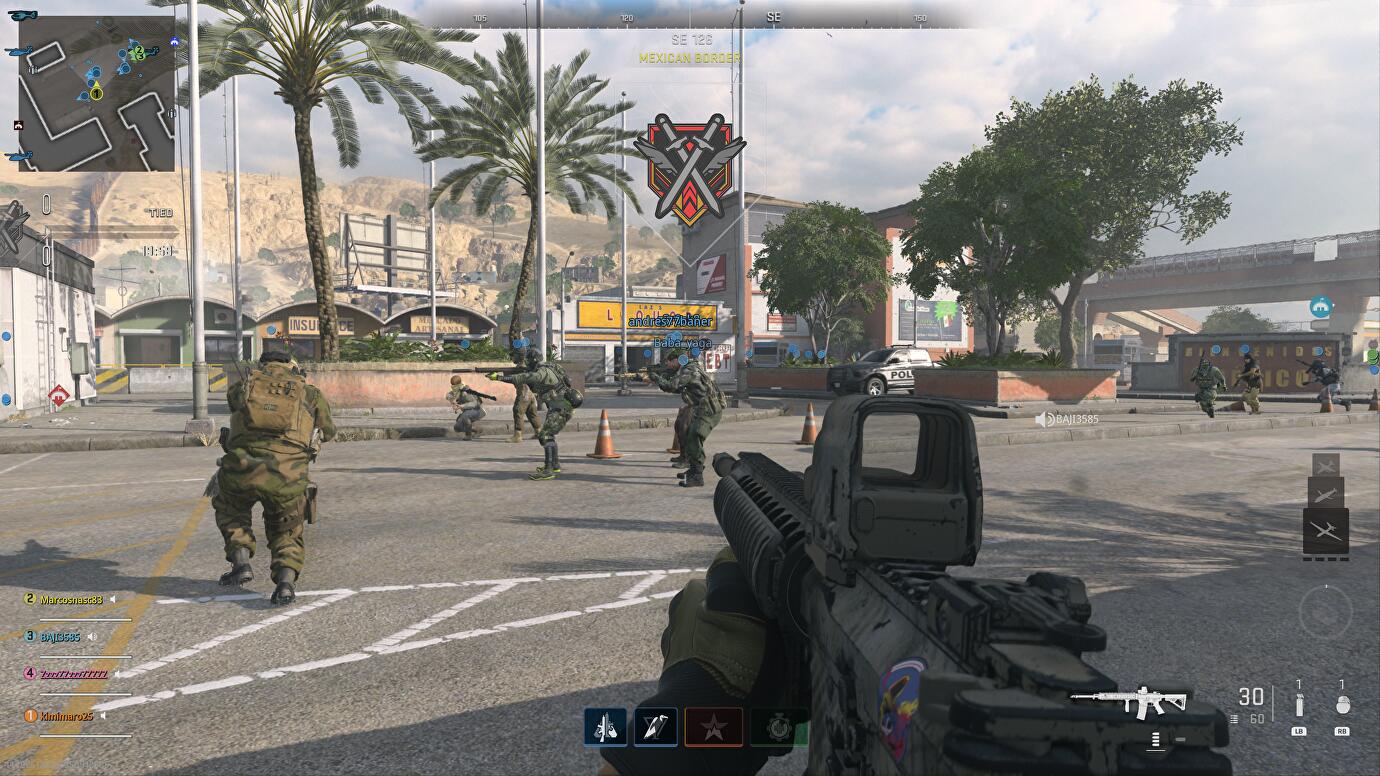
Task: Choose the top aircraft killstreak slot
Action: click(1326, 465)
